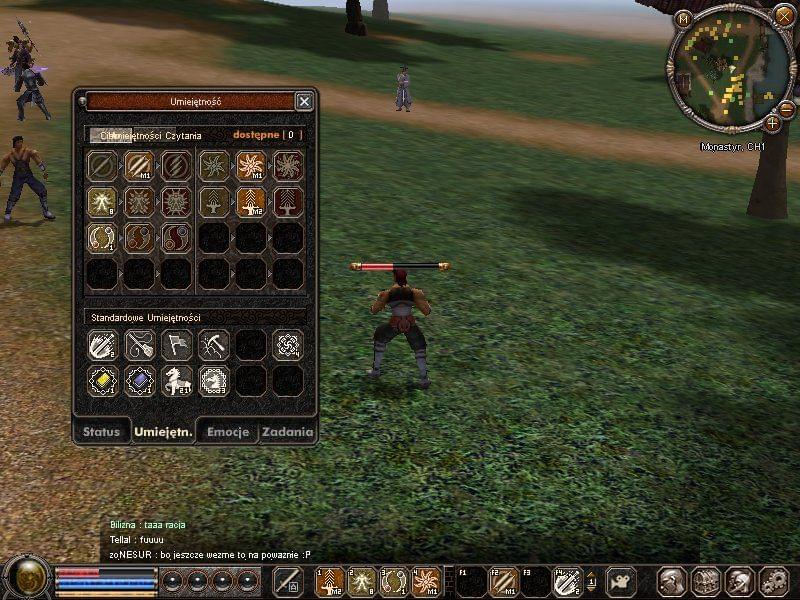
Task: Select the white horse skill icon
Action: 176,380
